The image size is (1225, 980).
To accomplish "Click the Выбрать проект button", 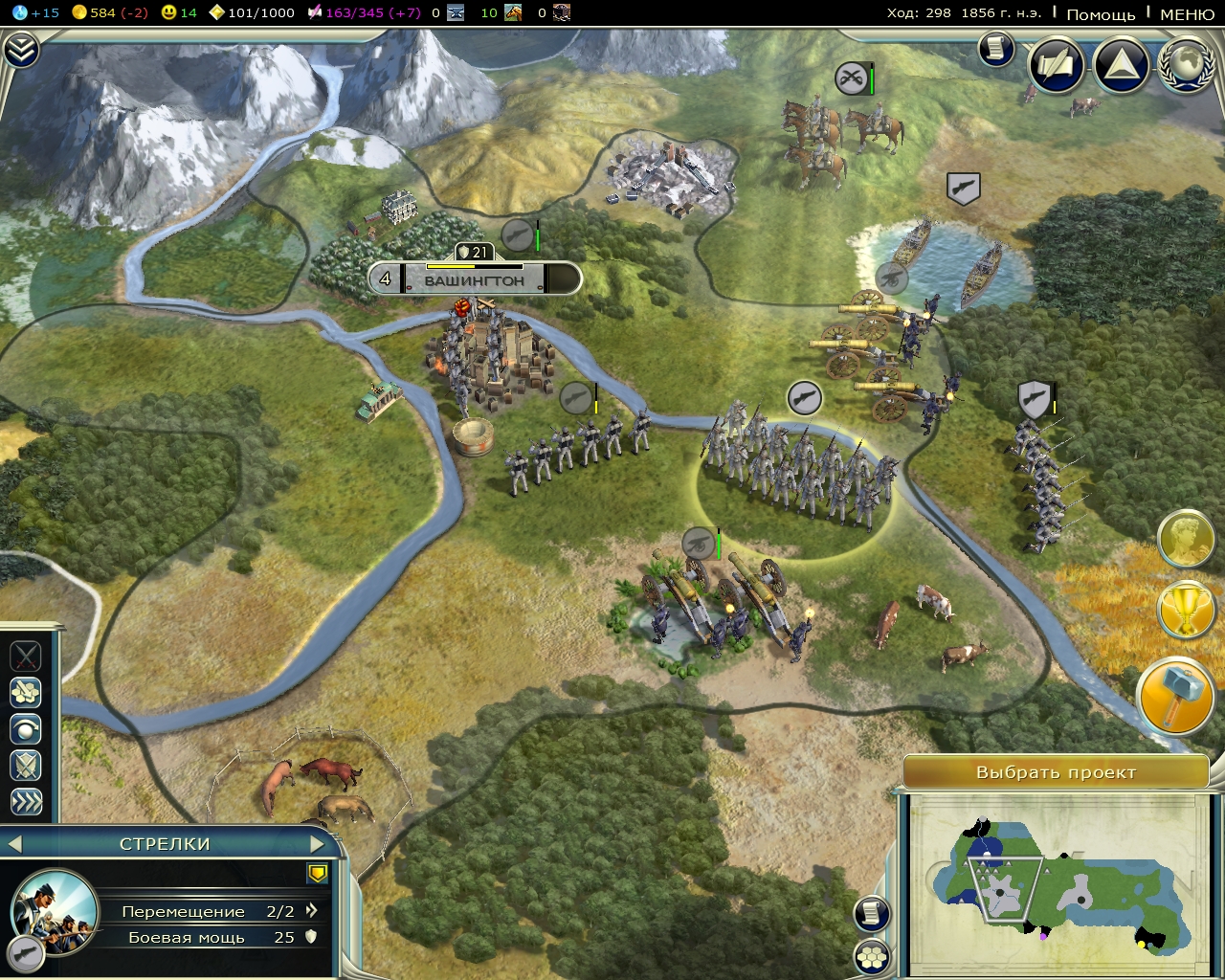I will pos(1056,772).
